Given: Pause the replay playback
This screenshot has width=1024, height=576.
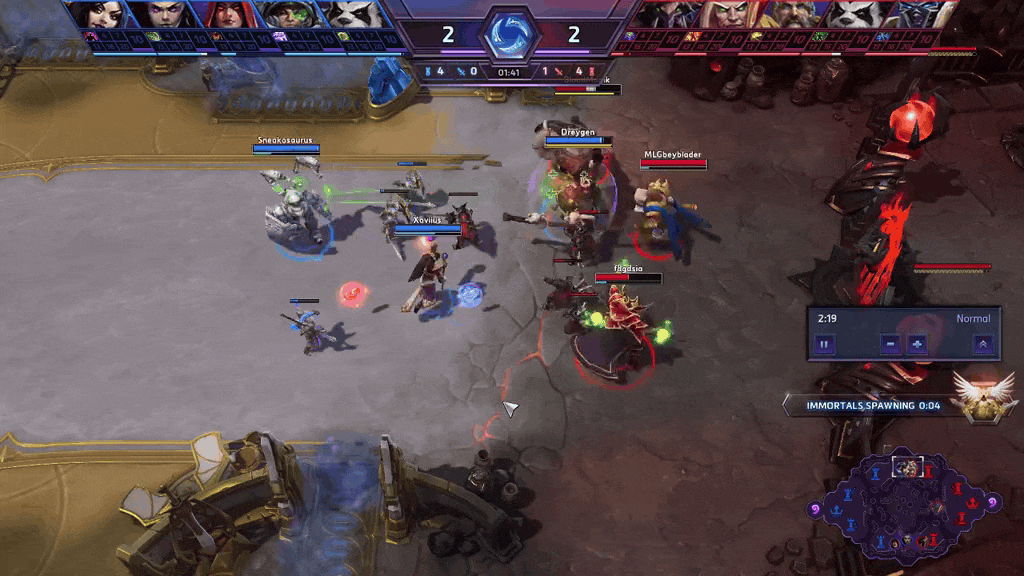Looking at the screenshot, I should point(825,344).
